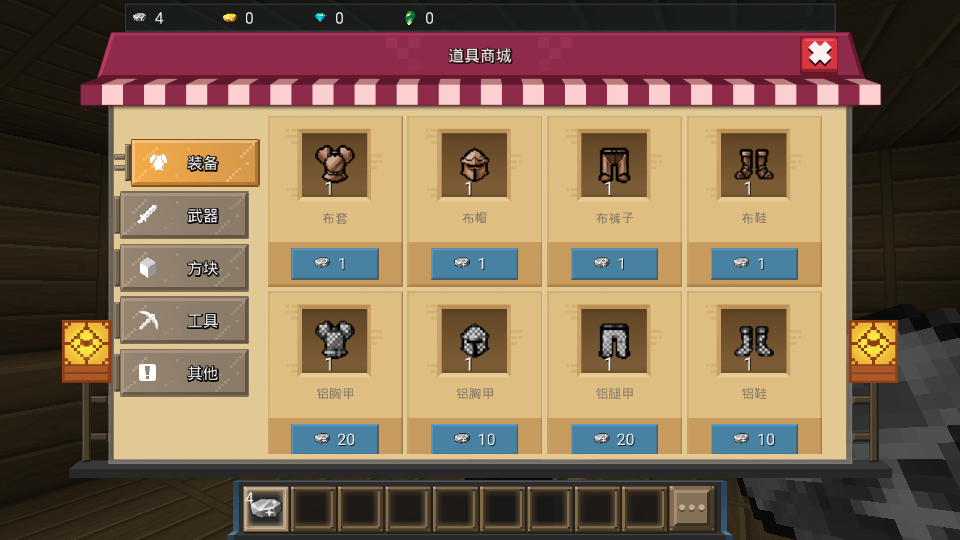Viewport: 960px width, 540px height.
Task: Click the aluminum helmet item icon
Action: pyautogui.click(x=474, y=341)
